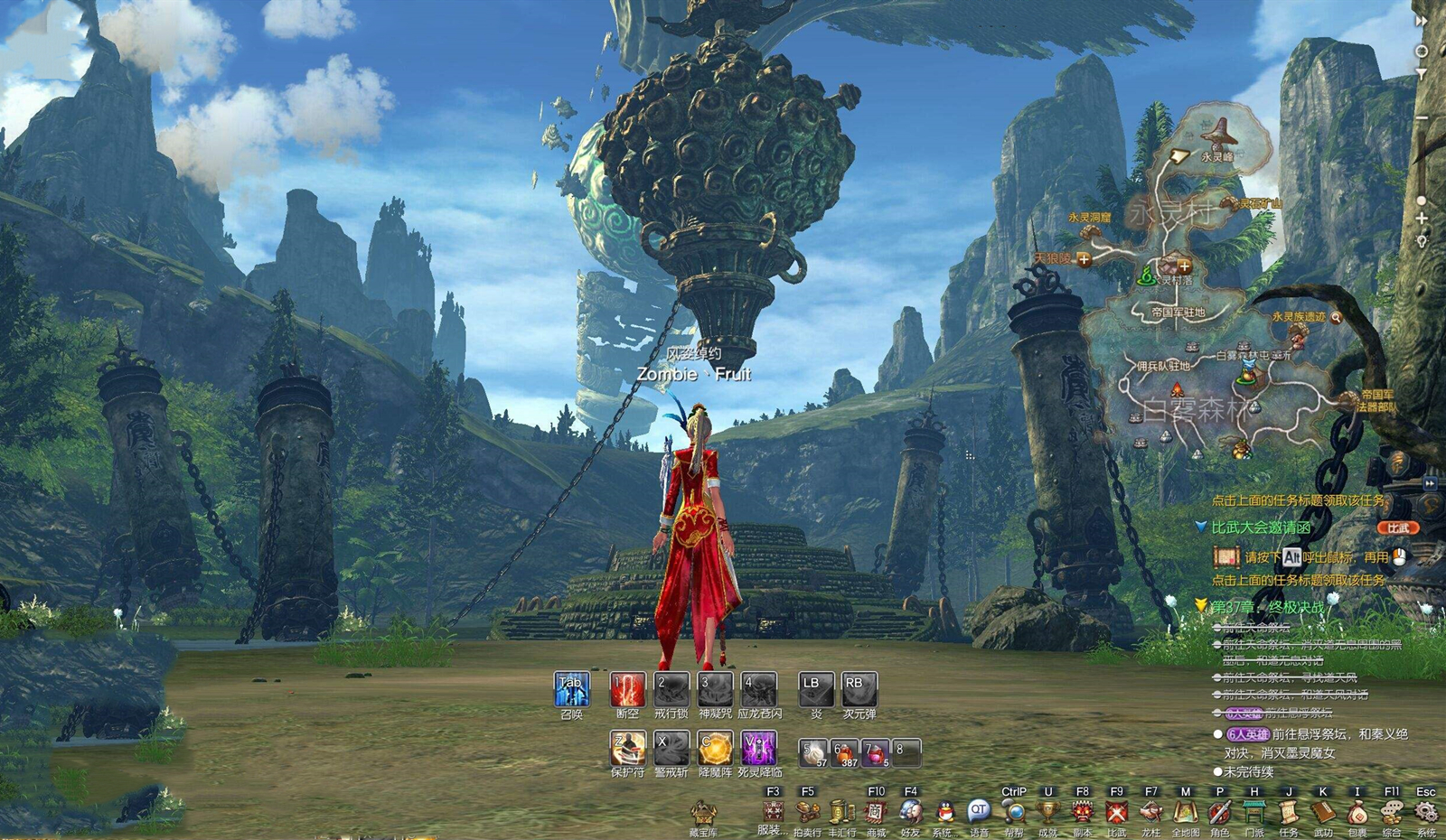Open the 藏宝库 treasure vault icon
1446x840 pixels.
(703, 813)
